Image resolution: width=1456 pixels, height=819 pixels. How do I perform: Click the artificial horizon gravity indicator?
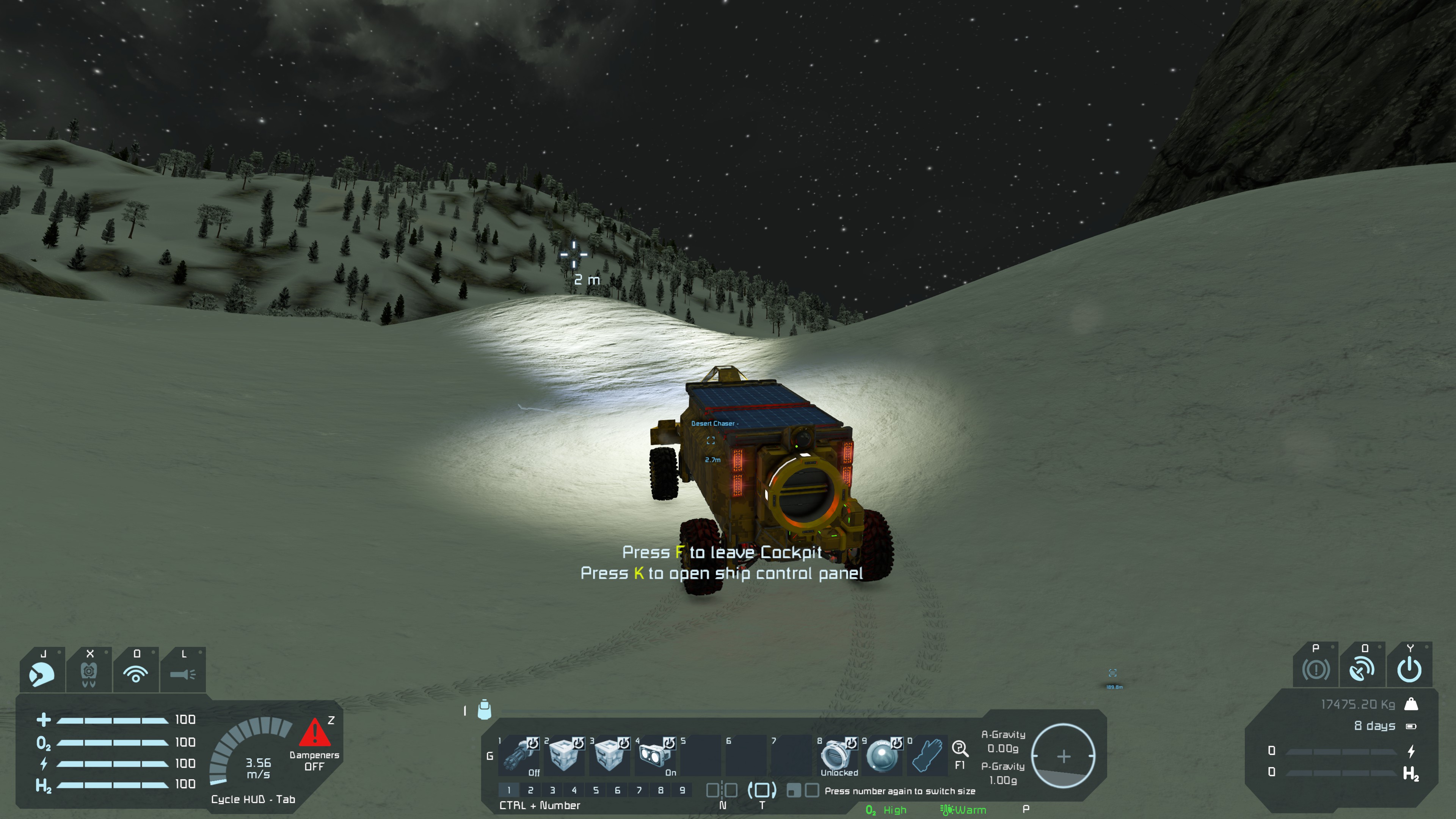tap(1063, 756)
